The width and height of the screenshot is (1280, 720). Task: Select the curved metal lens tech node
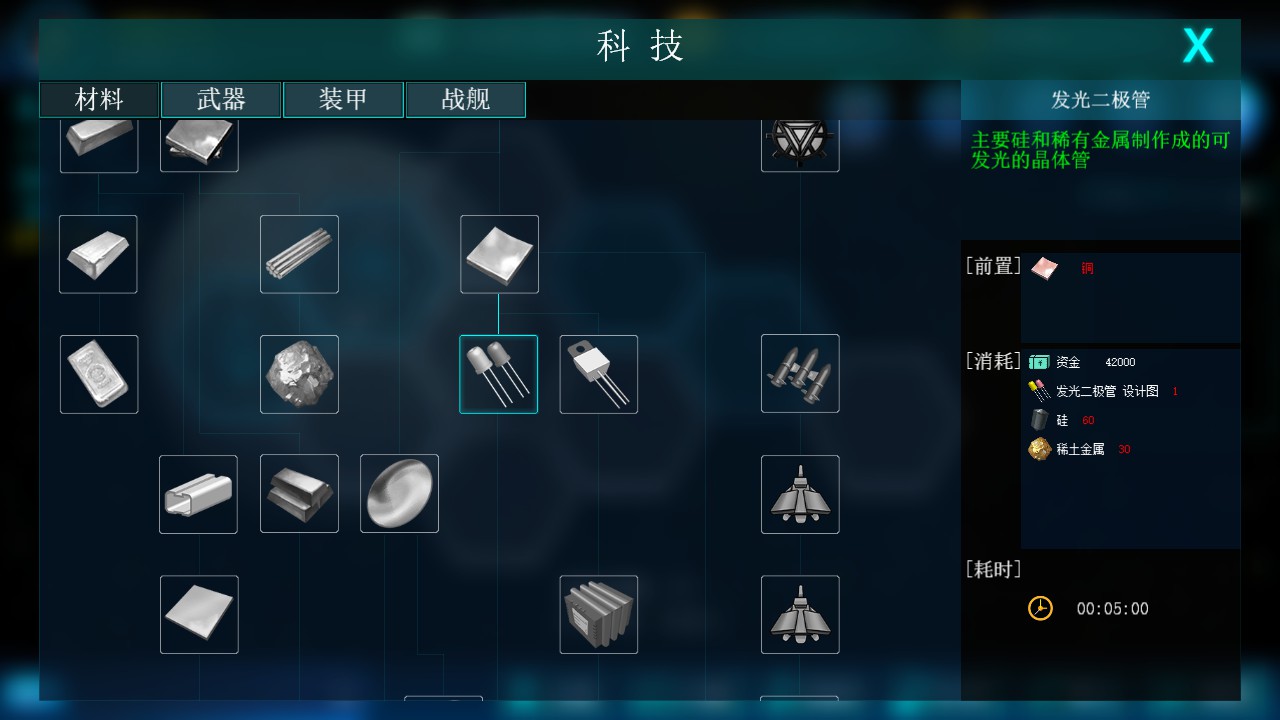coord(399,494)
